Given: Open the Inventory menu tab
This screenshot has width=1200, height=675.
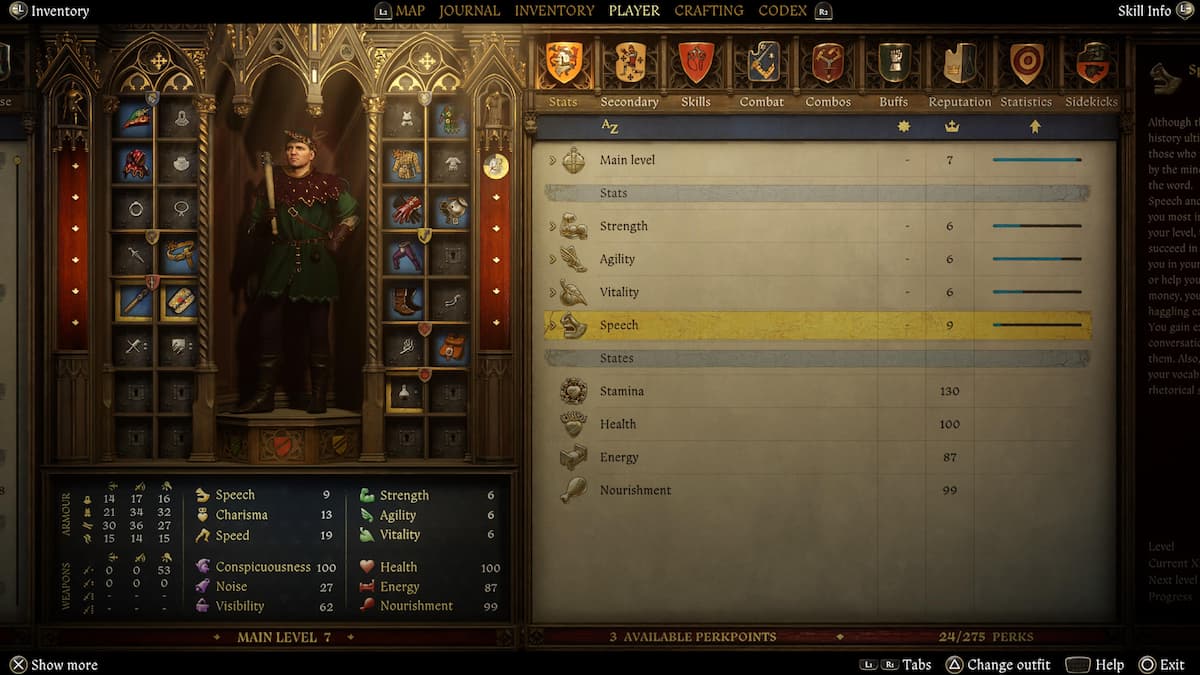Looking at the screenshot, I should (554, 11).
